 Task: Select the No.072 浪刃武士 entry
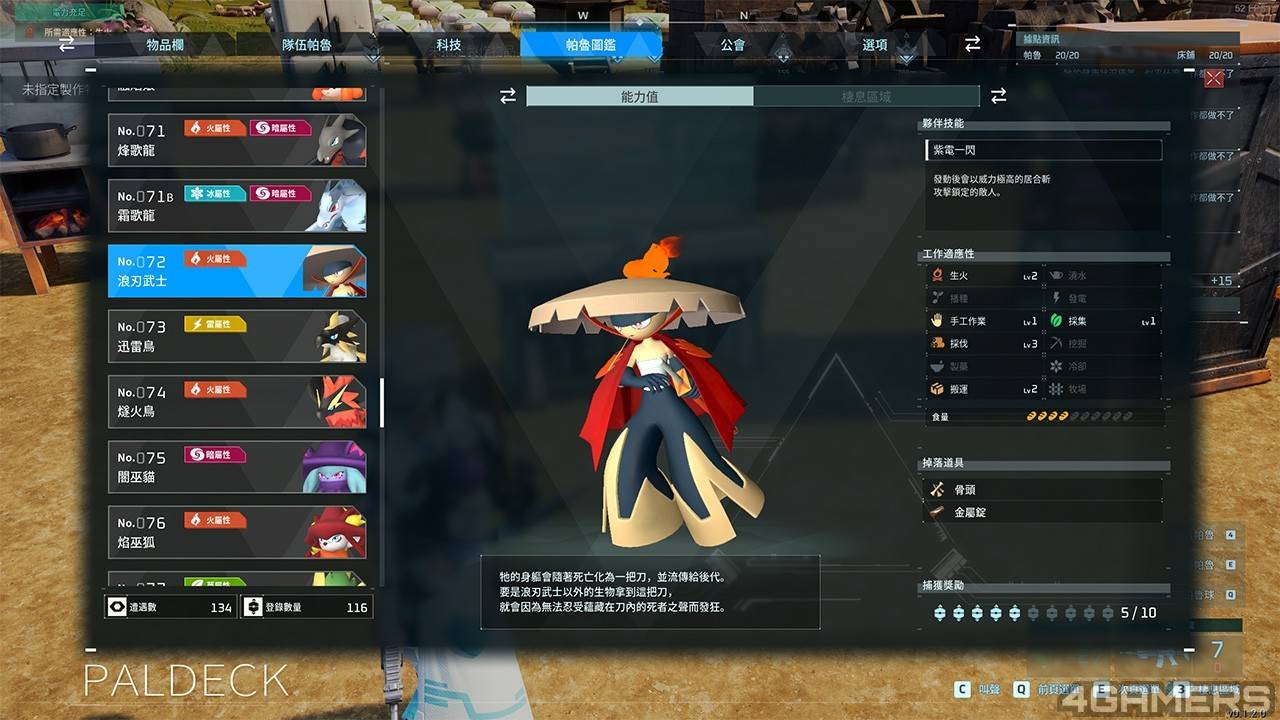237,271
